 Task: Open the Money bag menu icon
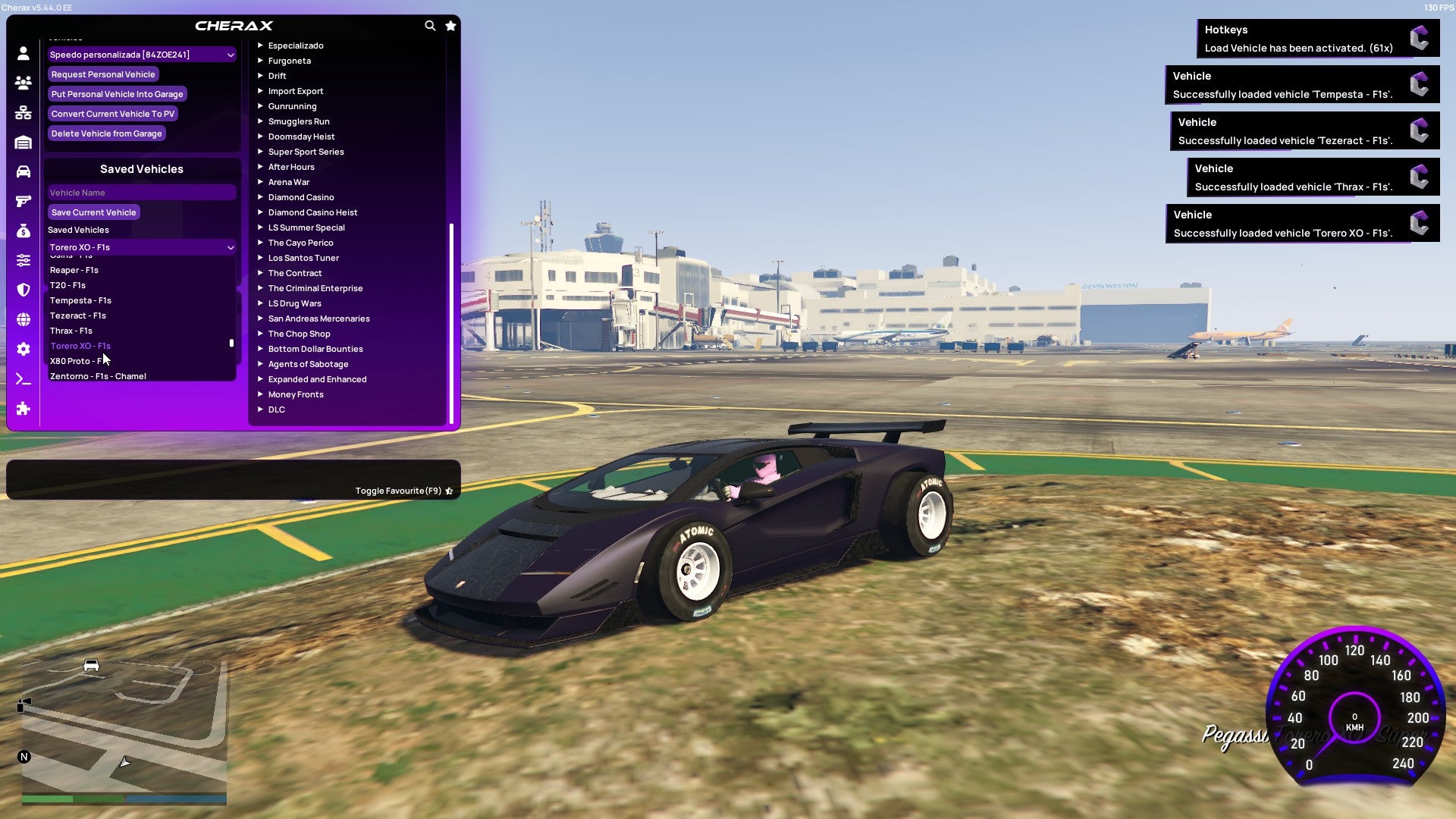[23, 229]
